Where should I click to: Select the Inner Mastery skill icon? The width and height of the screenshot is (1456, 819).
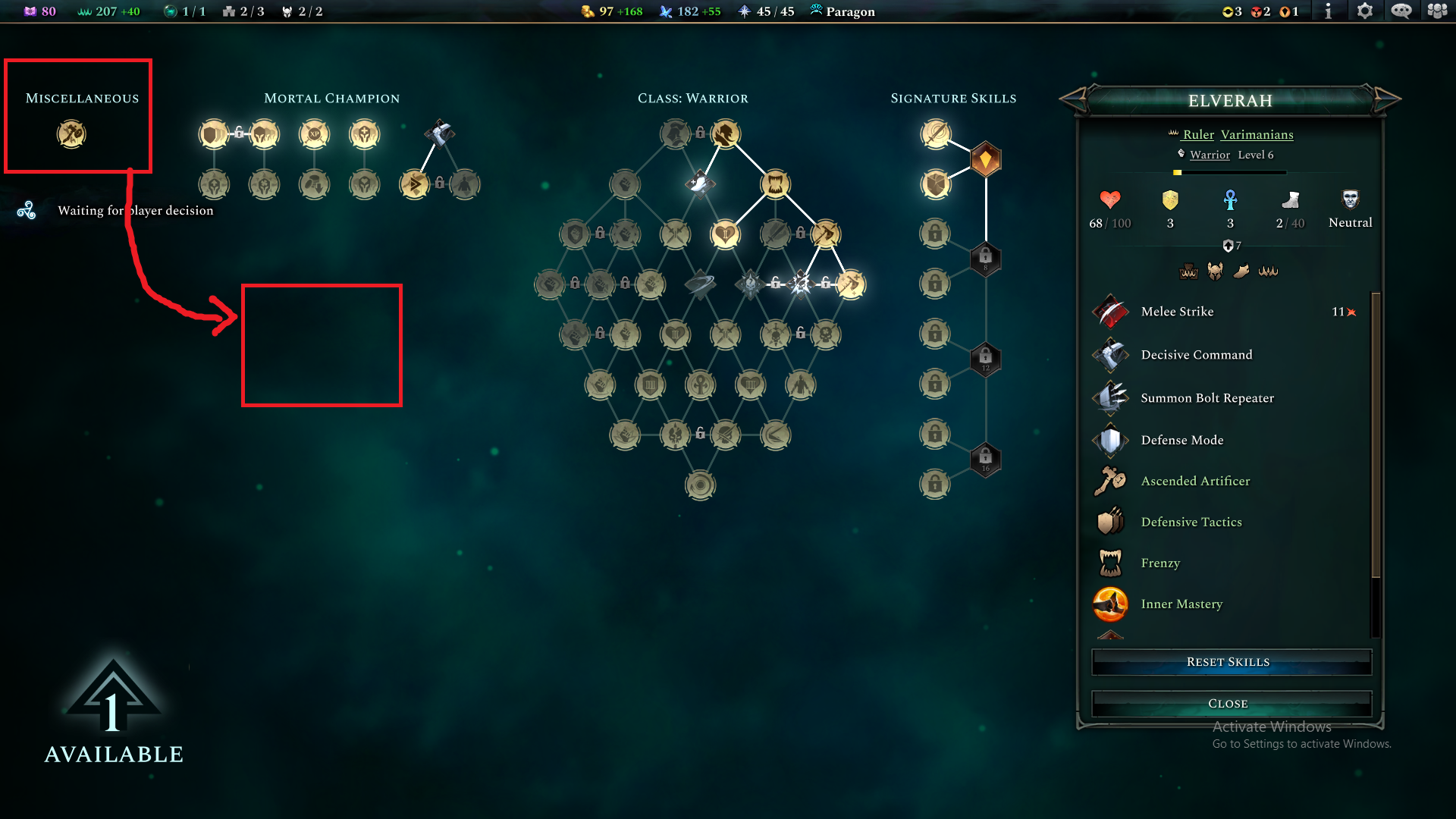click(x=1110, y=604)
